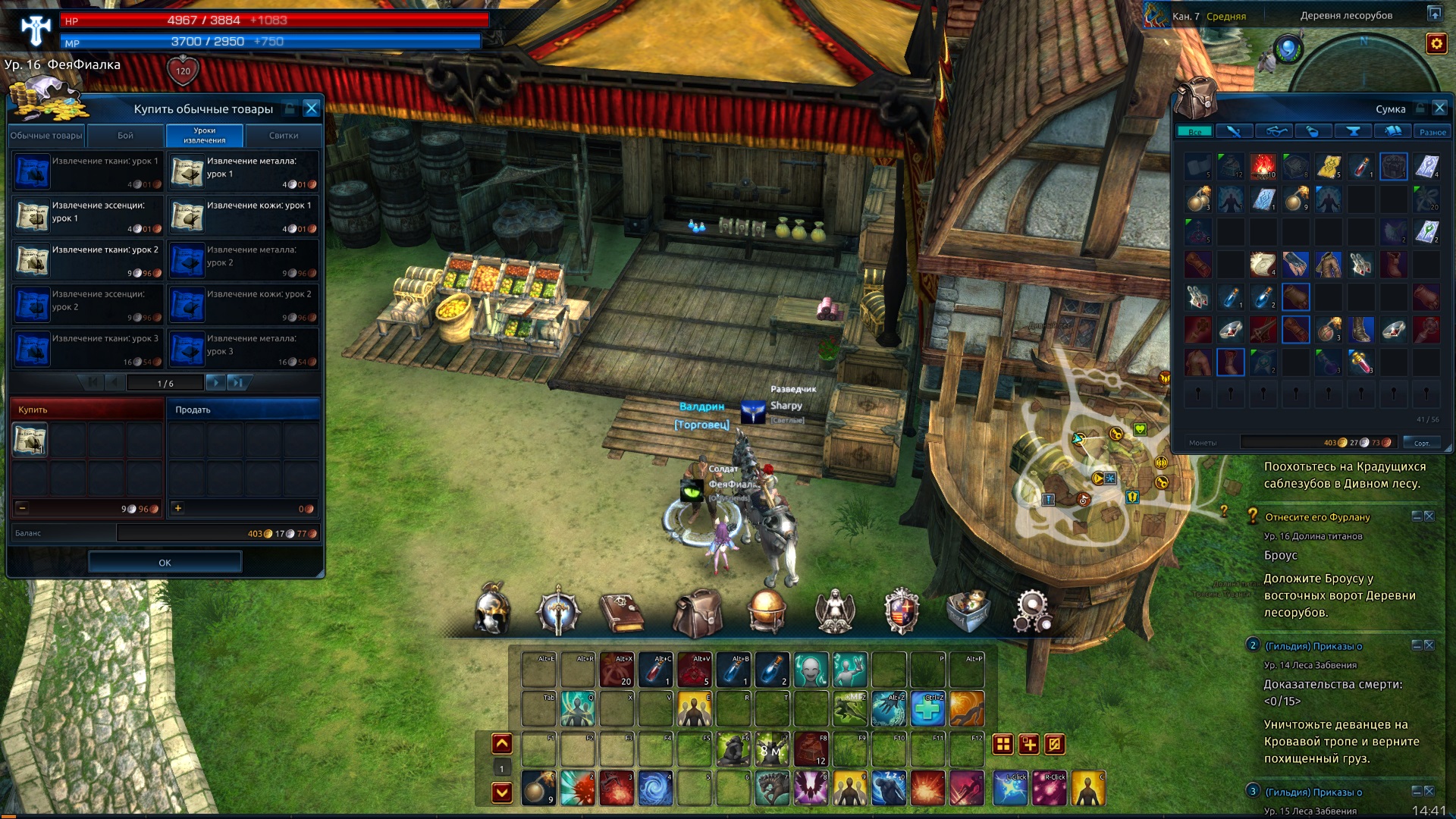1456x819 pixels.
Task: Choose Извлечение ткани: урок 1 item
Action: click(86, 172)
